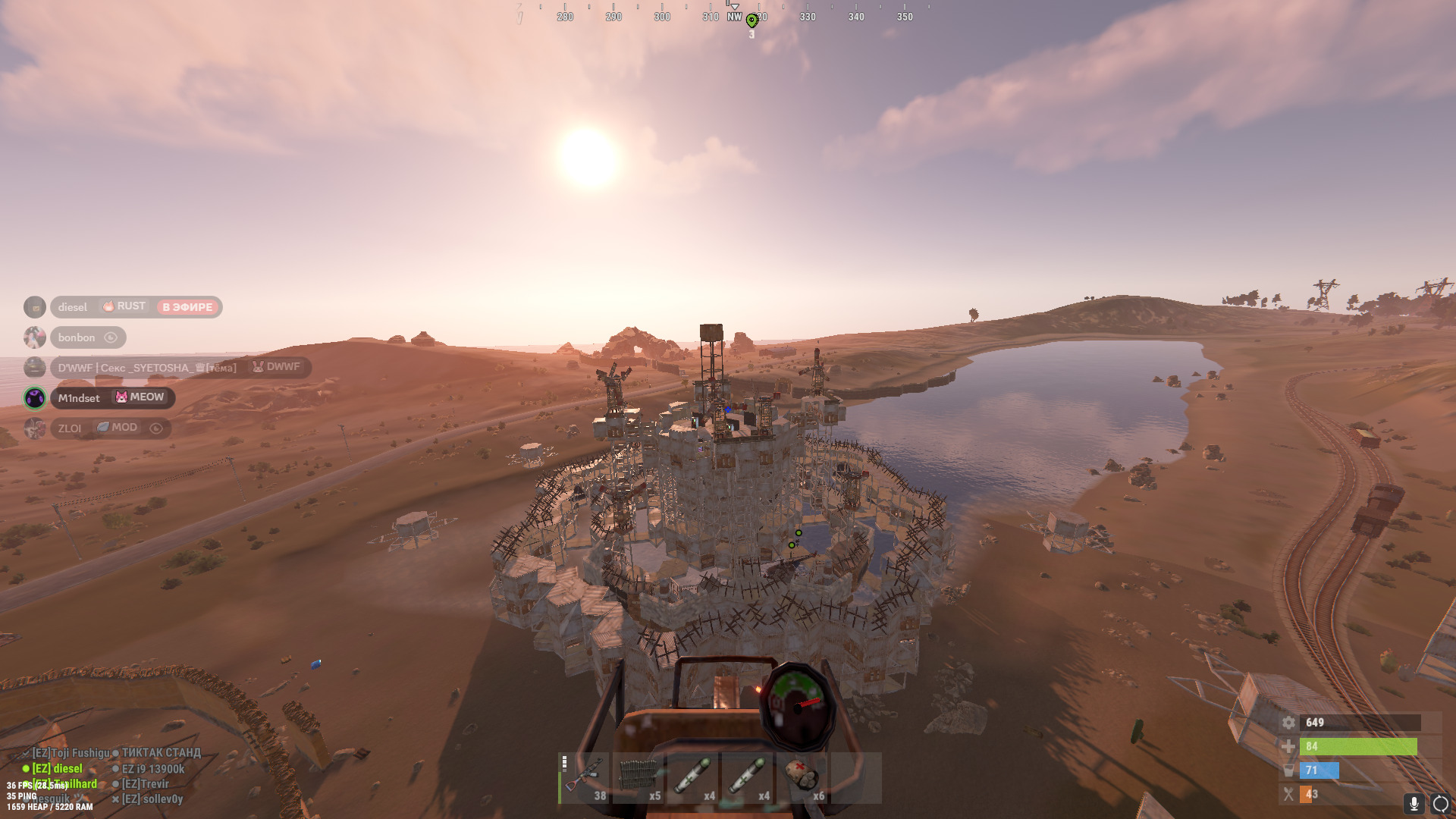The image size is (1456, 819).
Task: Select ТИКТАК СТАНД in the team list
Action: [161, 753]
